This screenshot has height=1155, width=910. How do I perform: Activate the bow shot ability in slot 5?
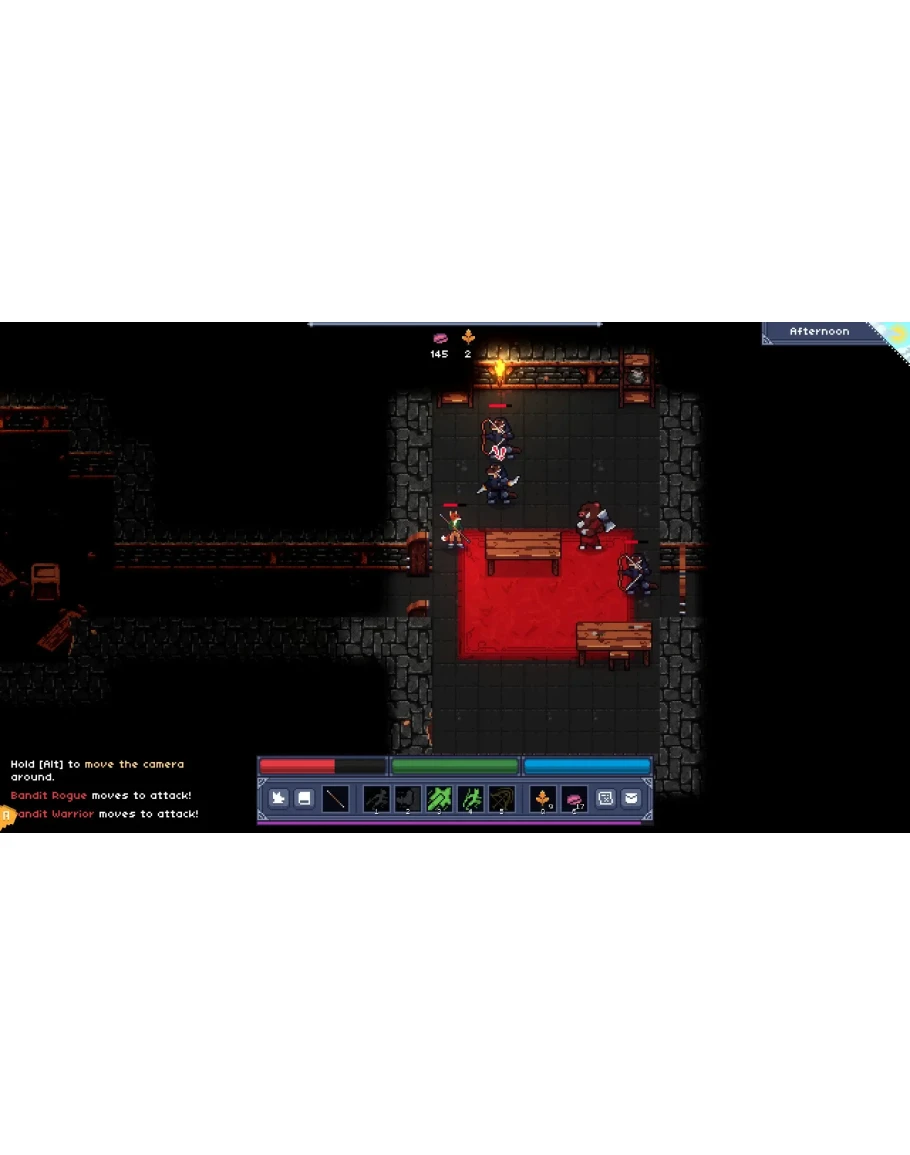pos(502,798)
